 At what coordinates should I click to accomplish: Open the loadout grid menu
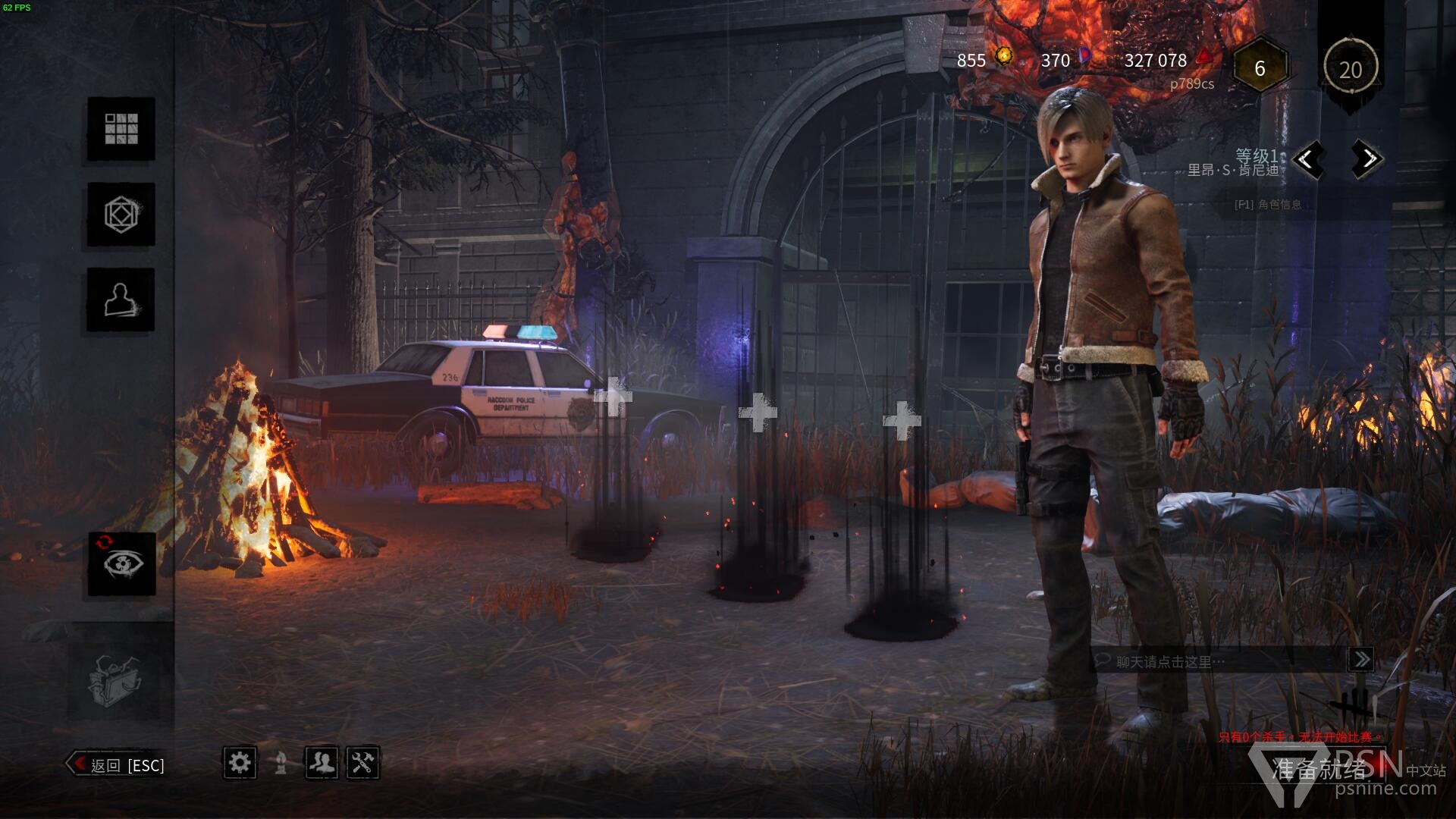click(x=121, y=129)
